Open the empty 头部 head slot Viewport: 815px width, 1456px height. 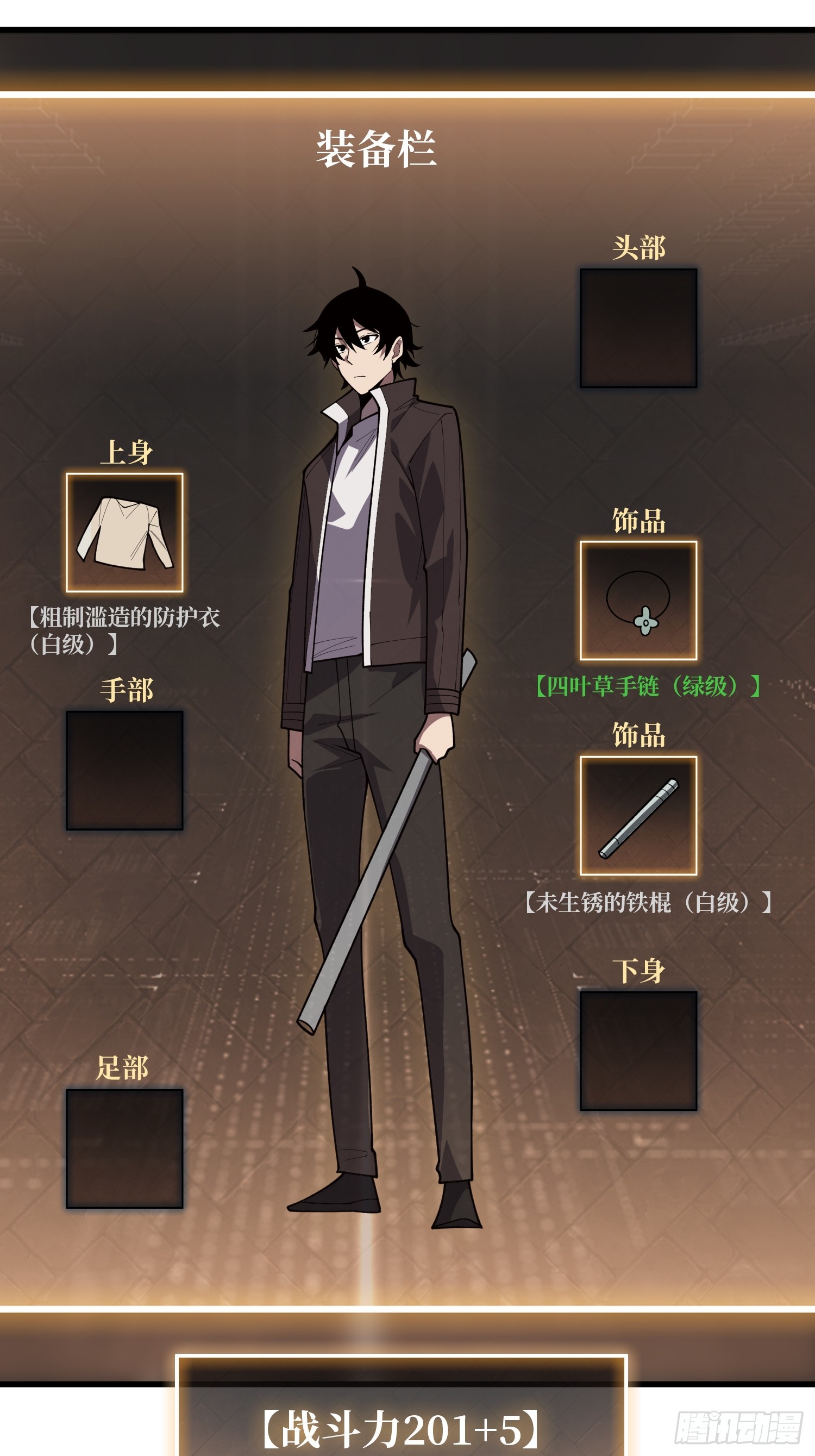pyautogui.click(x=638, y=328)
